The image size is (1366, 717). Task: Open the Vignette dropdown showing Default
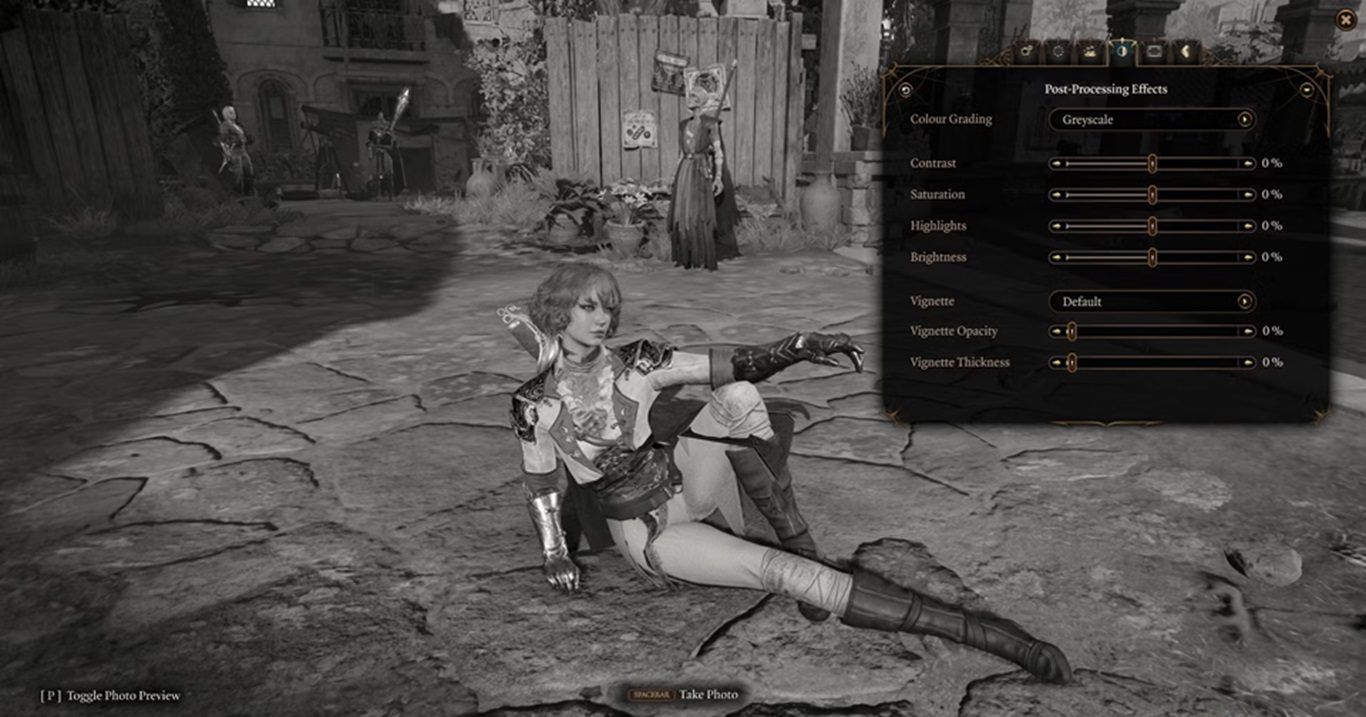1152,301
